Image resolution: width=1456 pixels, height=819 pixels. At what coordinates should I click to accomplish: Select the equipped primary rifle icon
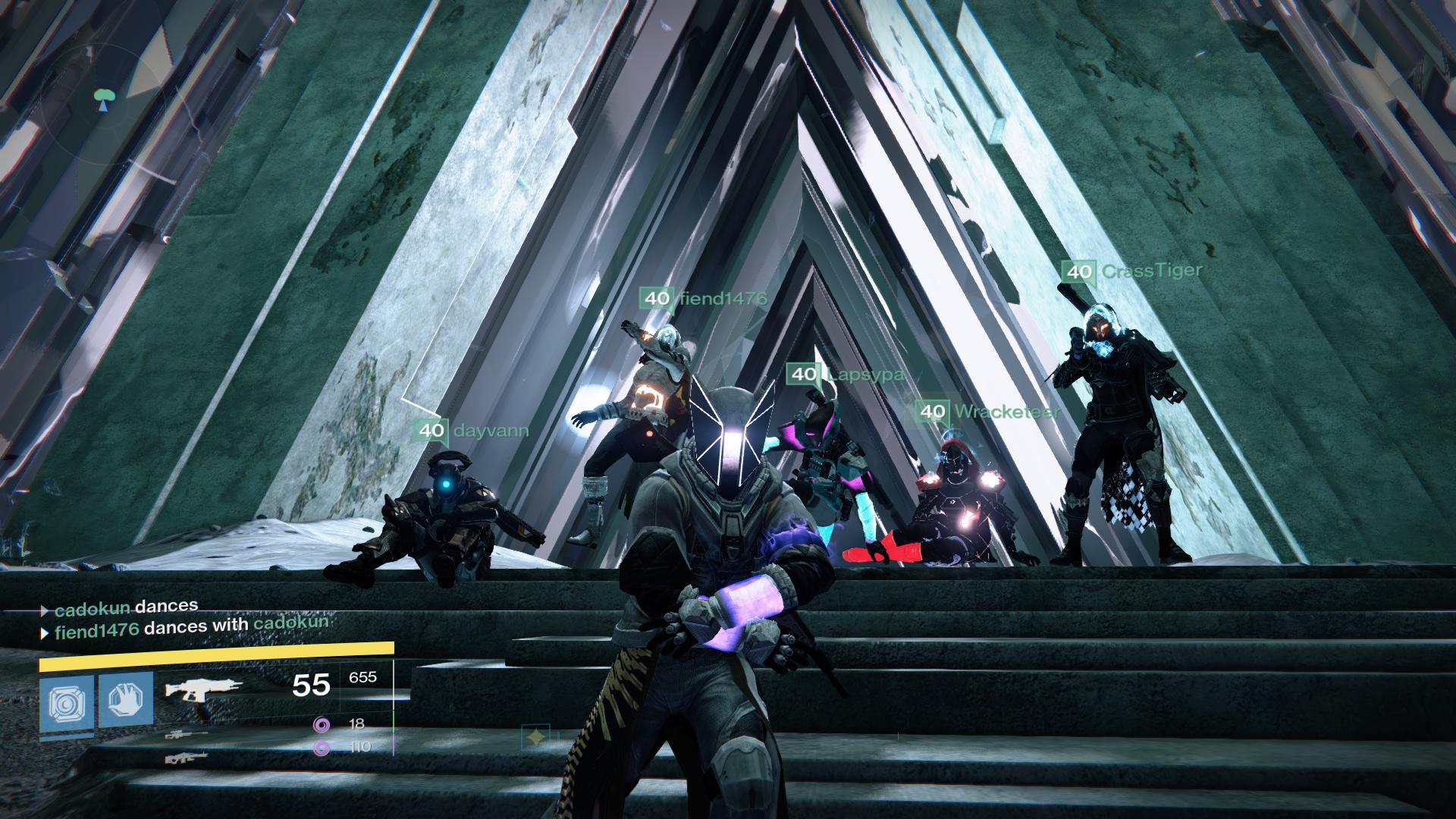tap(203, 689)
